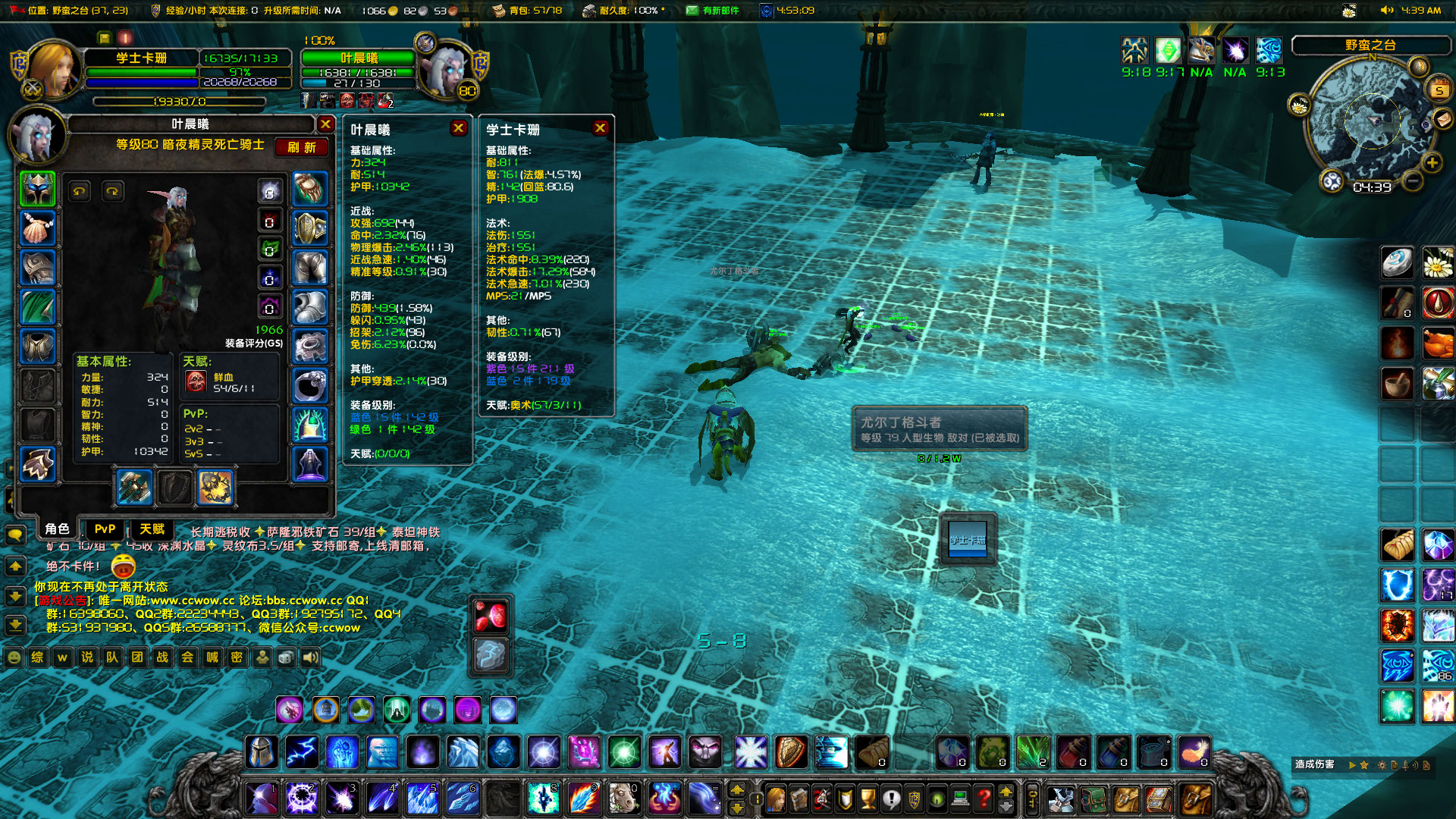This screenshot has height=819, width=1456.
Task: Click the dice roll icon on the chat bar
Action: (x=286, y=657)
